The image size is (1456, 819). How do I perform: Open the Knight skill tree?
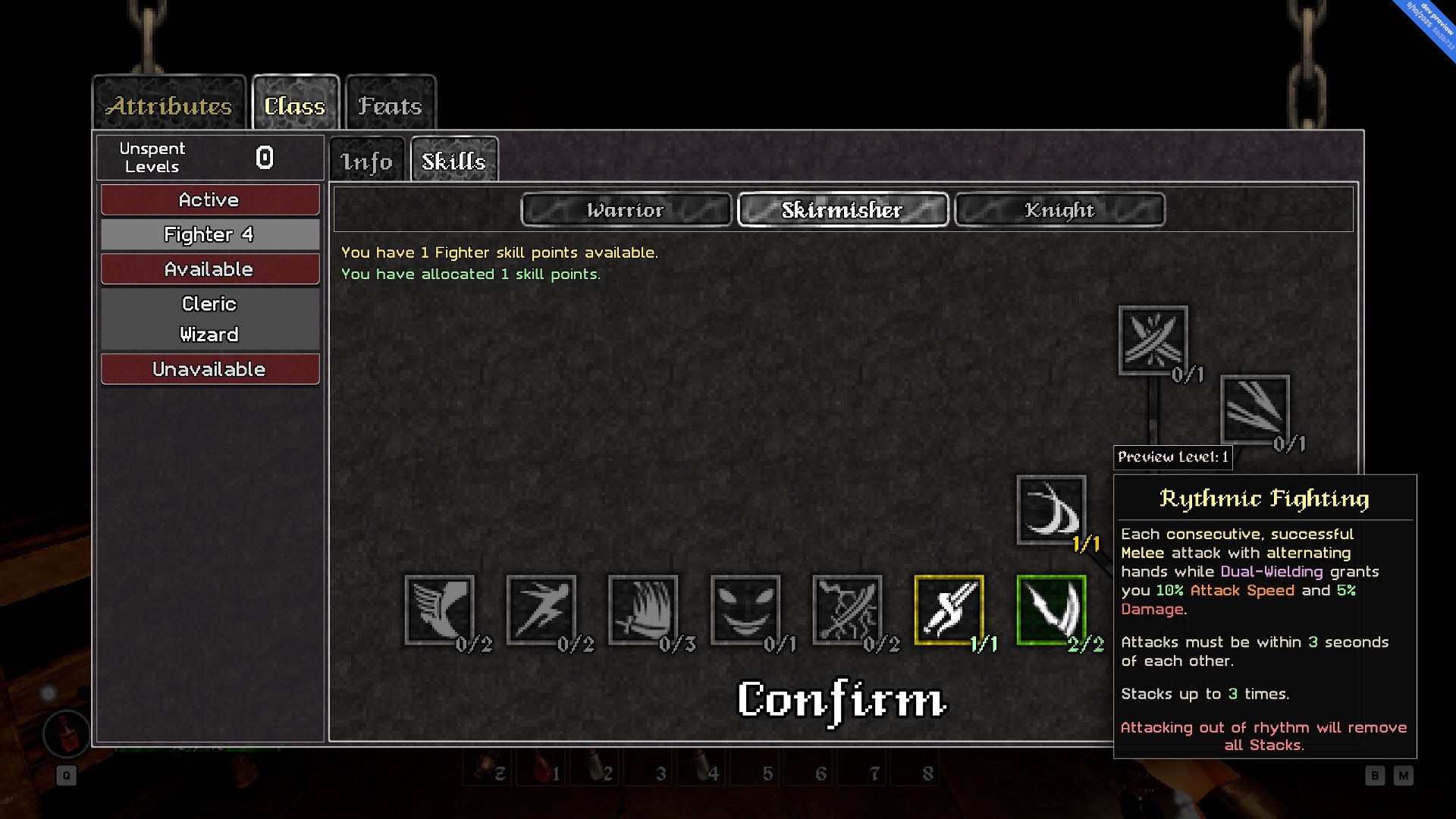tap(1059, 210)
